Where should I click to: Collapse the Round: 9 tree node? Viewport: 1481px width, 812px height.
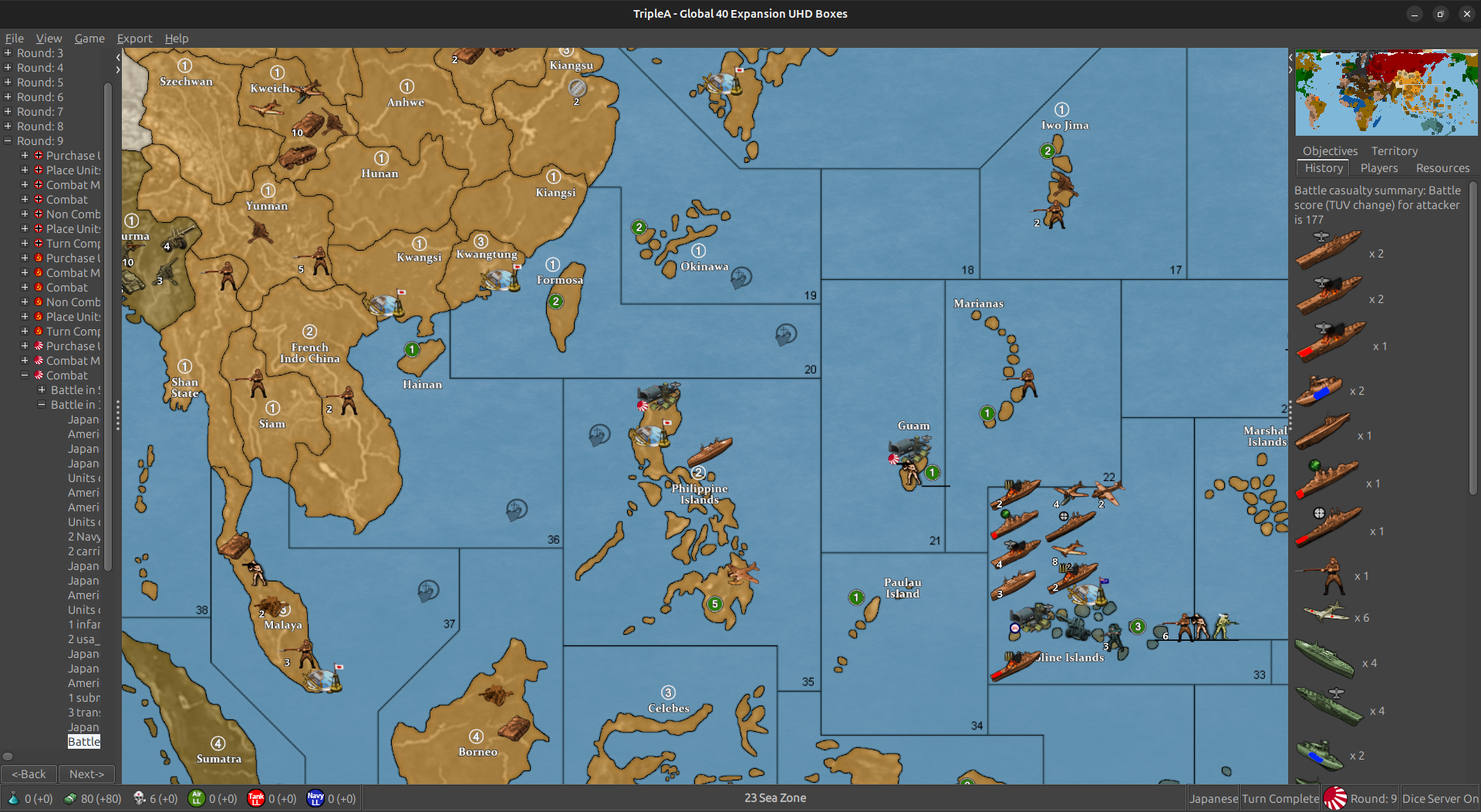[x=7, y=140]
